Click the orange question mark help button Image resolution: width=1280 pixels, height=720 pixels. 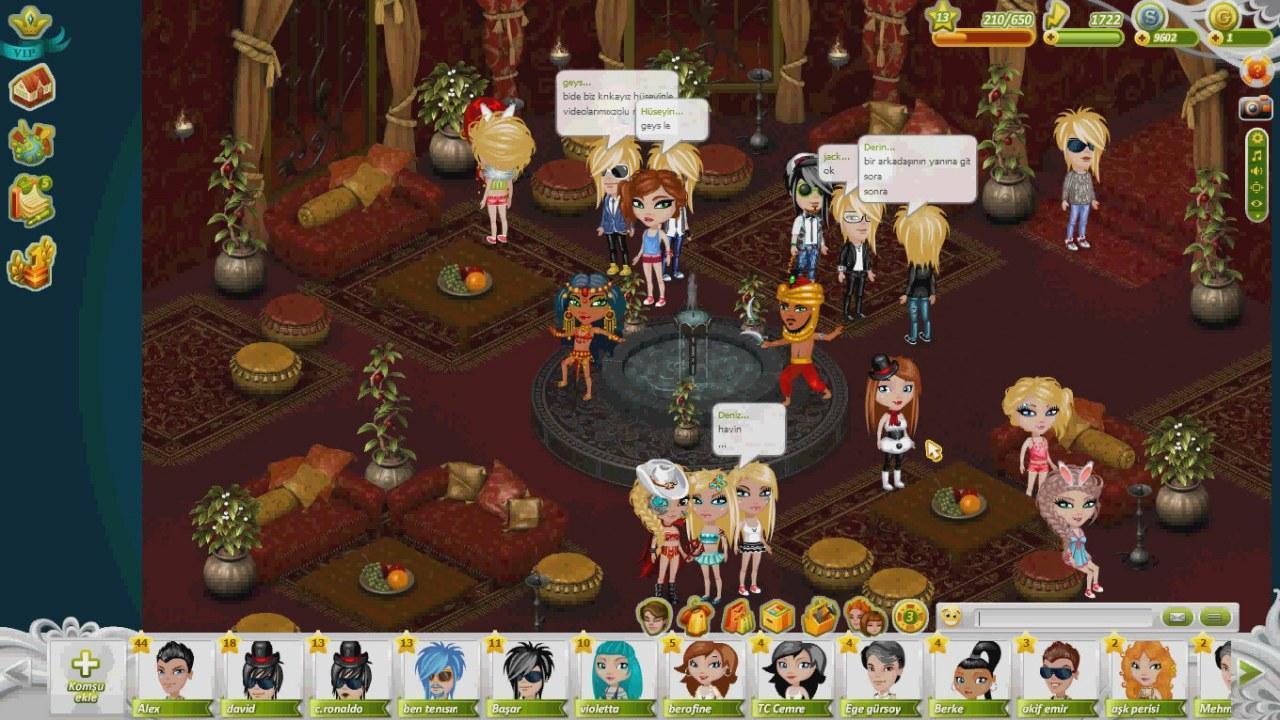[1255, 72]
